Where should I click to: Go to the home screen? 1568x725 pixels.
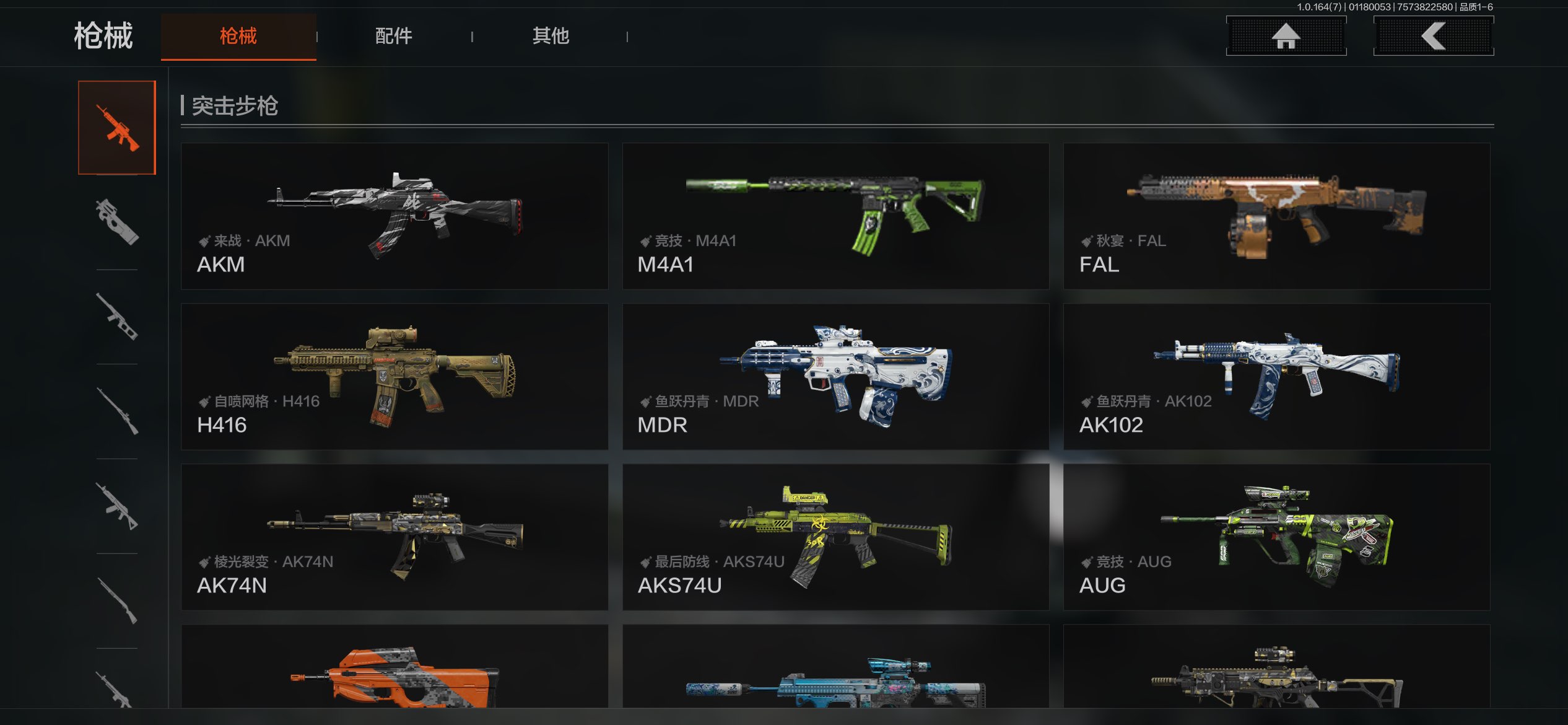(1286, 36)
